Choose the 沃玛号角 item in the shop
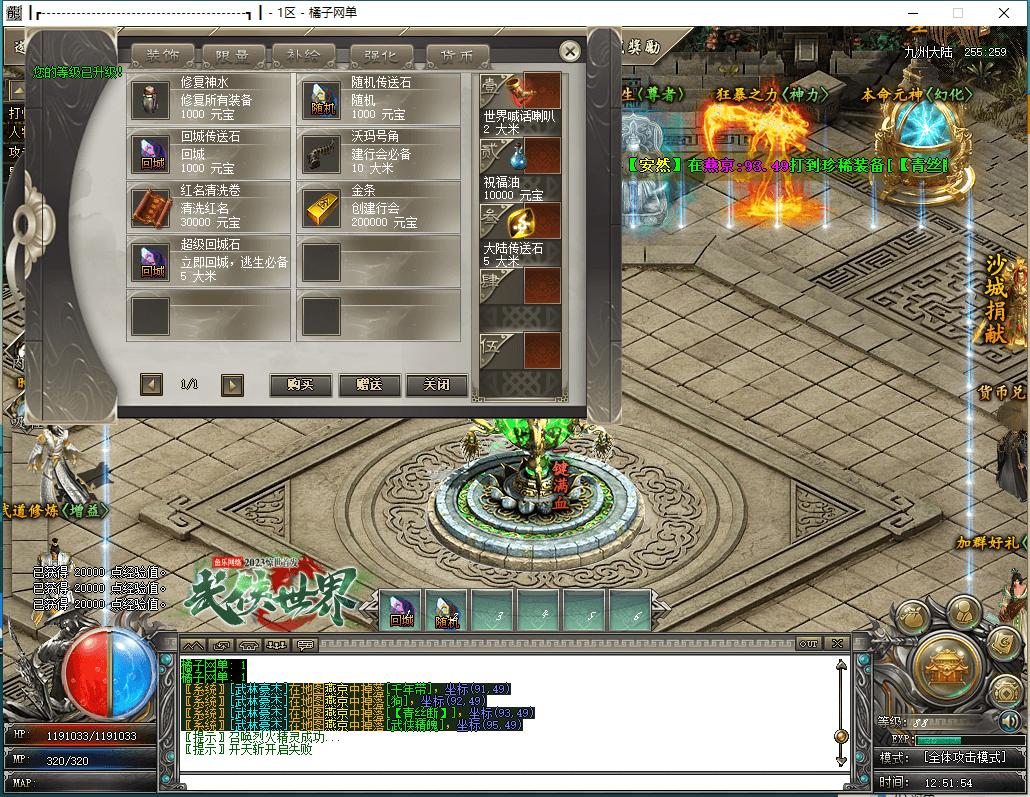The width and height of the screenshot is (1030, 797). [x=379, y=153]
